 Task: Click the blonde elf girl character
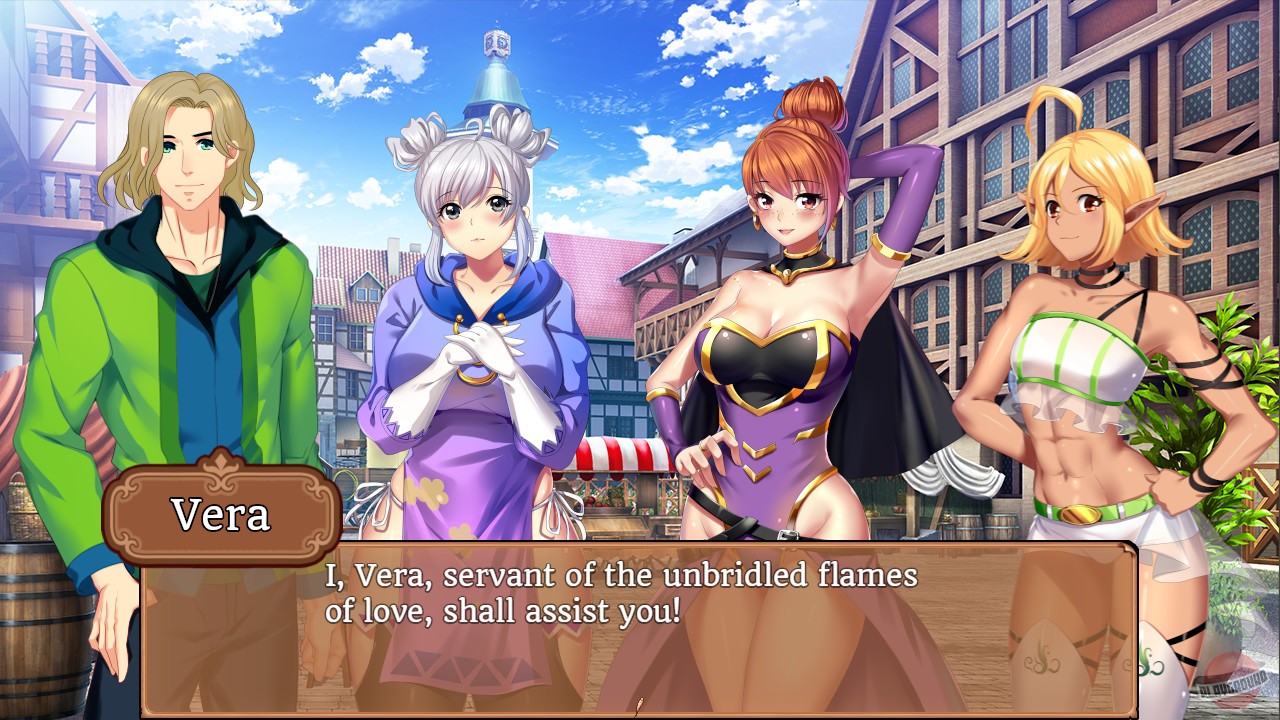pyautogui.click(x=1078, y=300)
